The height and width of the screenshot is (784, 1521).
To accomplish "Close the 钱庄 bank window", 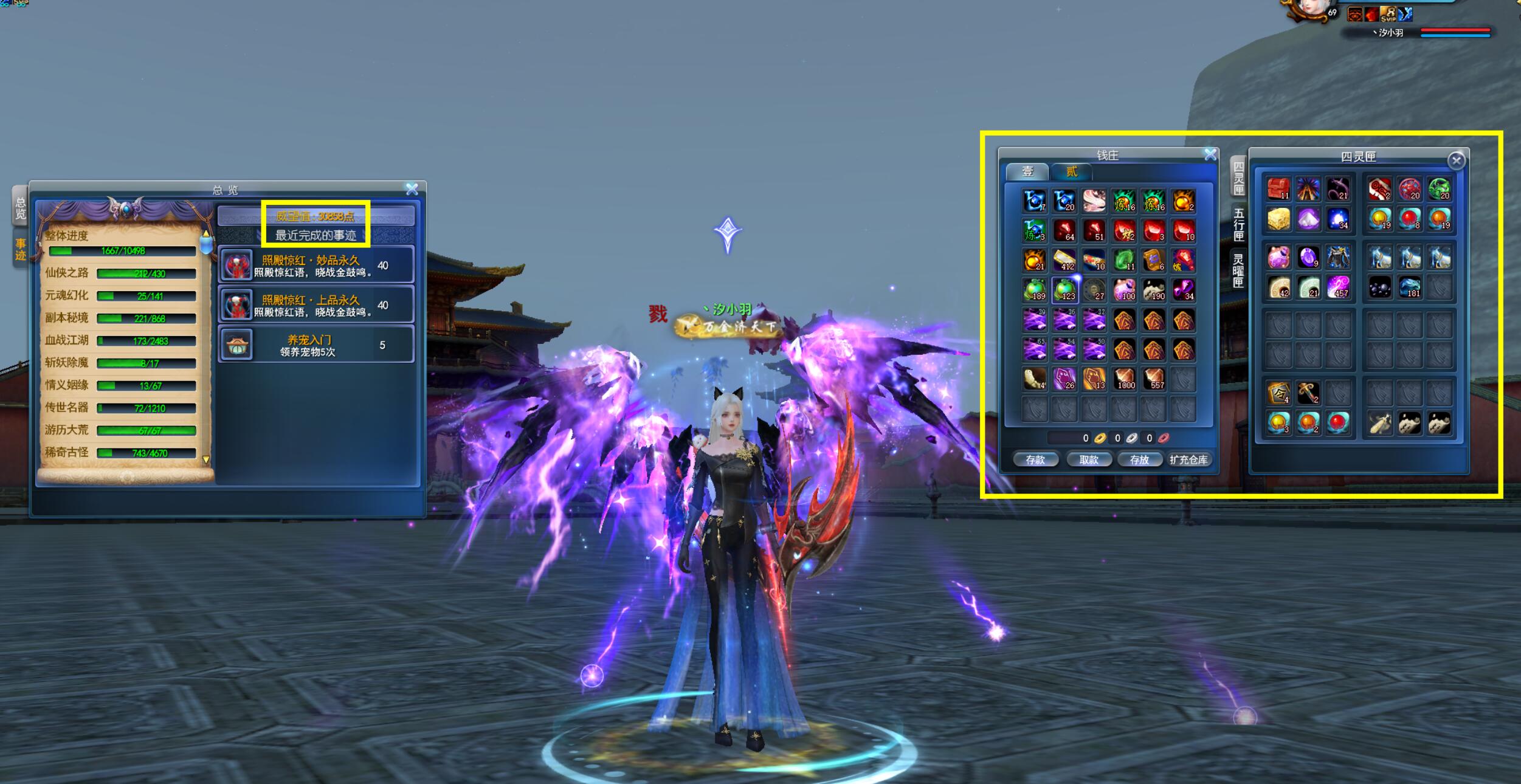I will point(1210,155).
